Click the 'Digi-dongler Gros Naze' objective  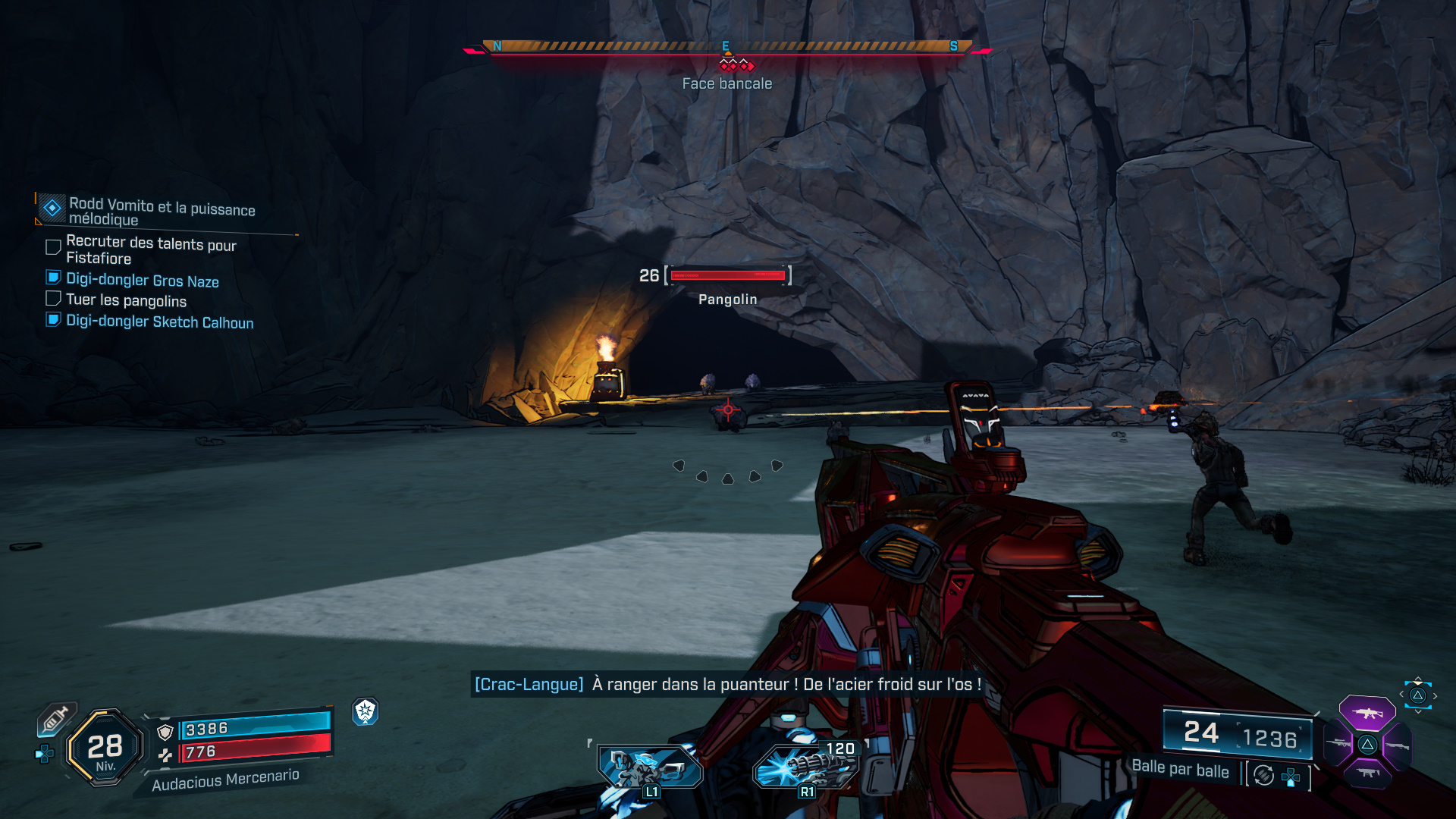click(143, 281)
